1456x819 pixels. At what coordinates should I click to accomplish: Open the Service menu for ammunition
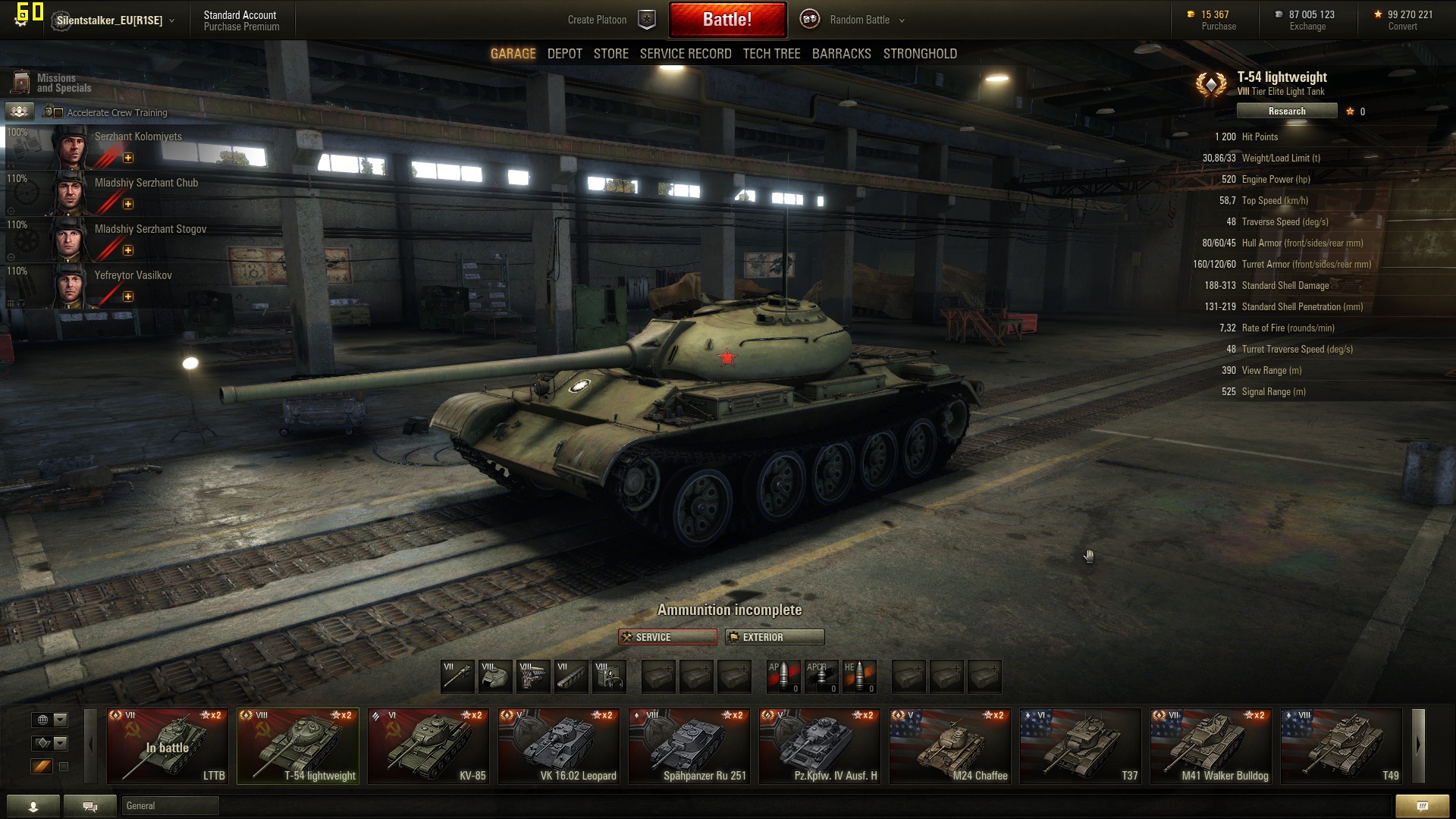tap(667, 637)
